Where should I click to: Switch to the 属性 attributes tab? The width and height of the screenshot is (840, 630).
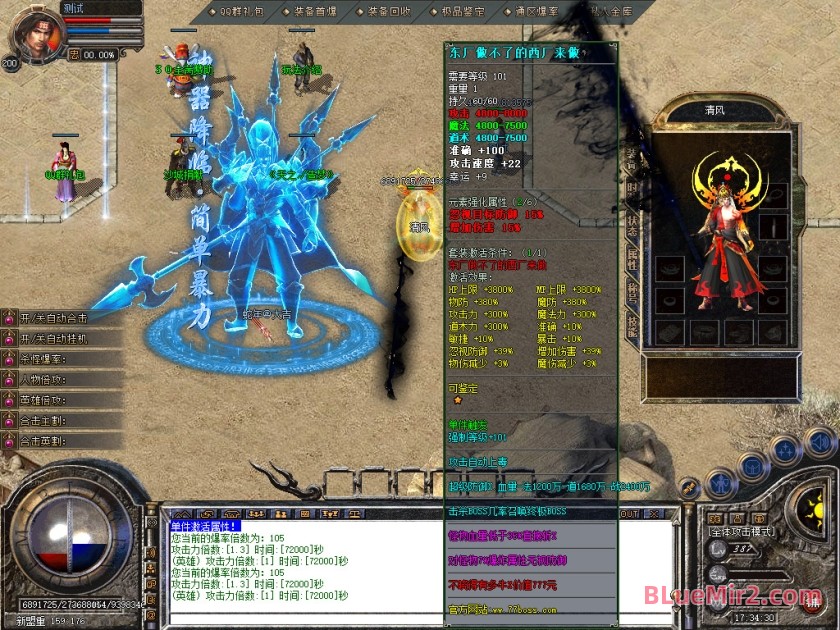[632, 257]
